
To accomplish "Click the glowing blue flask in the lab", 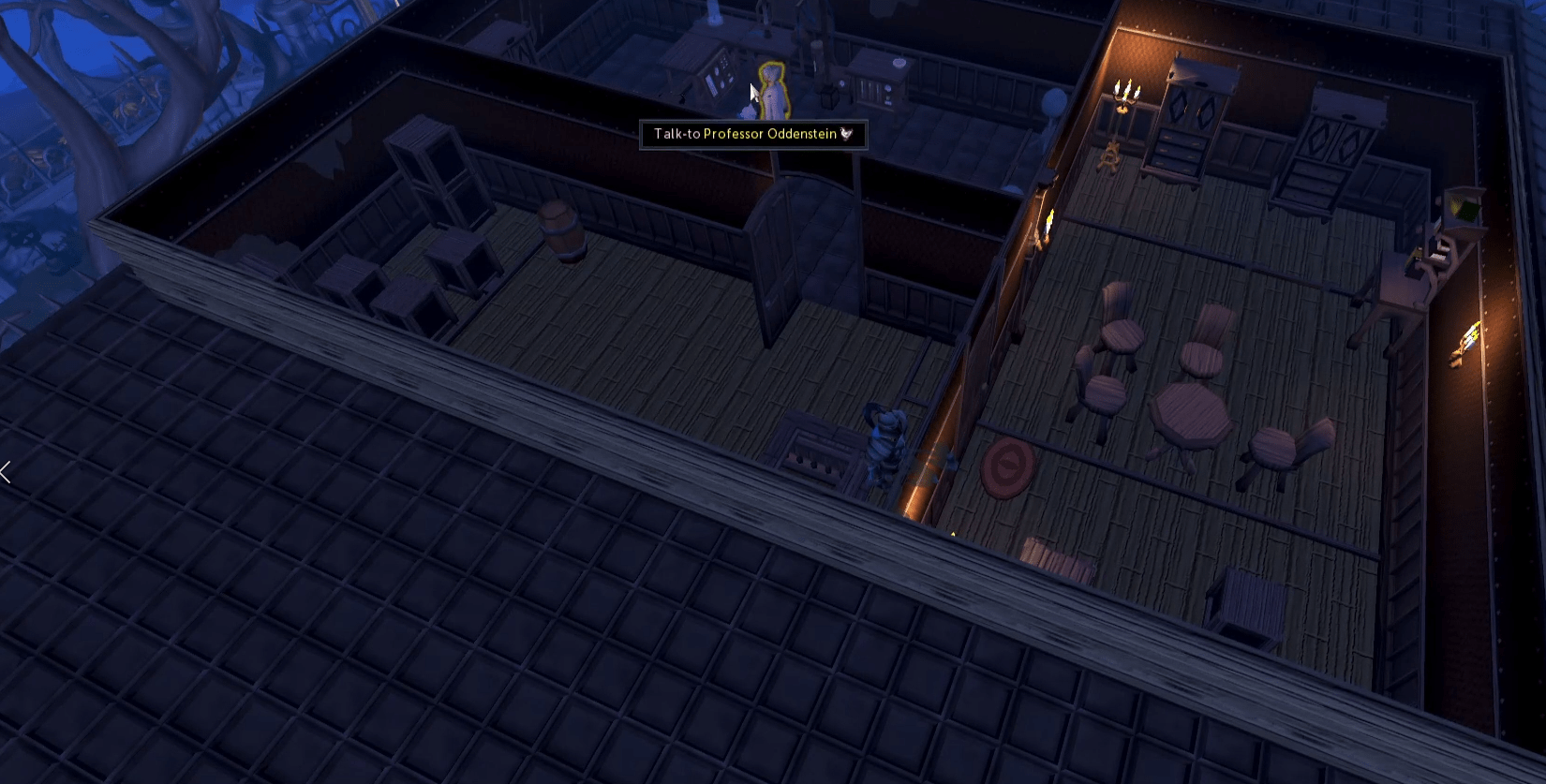I will click(715, 15).
